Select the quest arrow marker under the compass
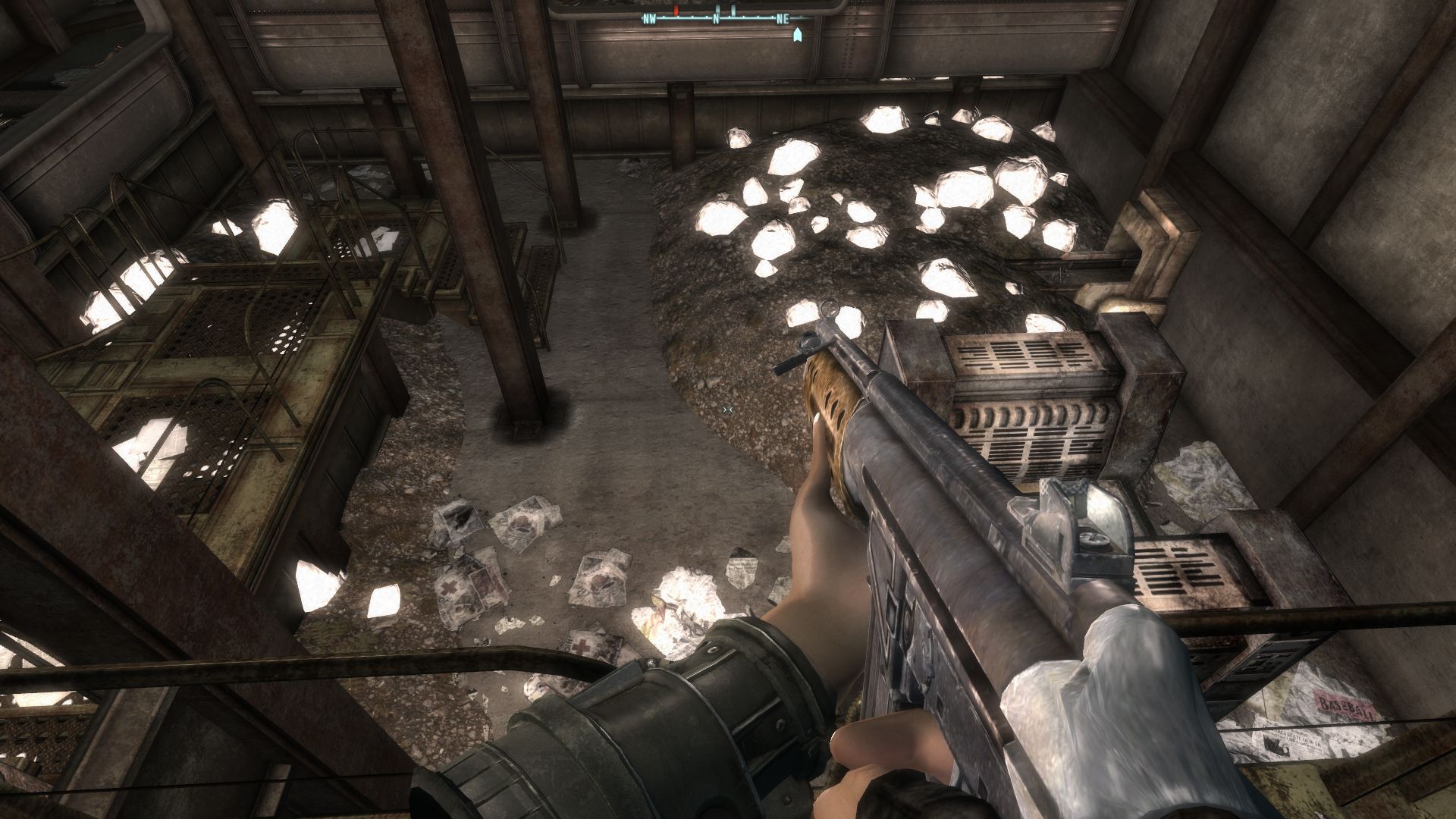Image resolution: width=1456 pixels, height=819 pixels. [x=797, y=35]
